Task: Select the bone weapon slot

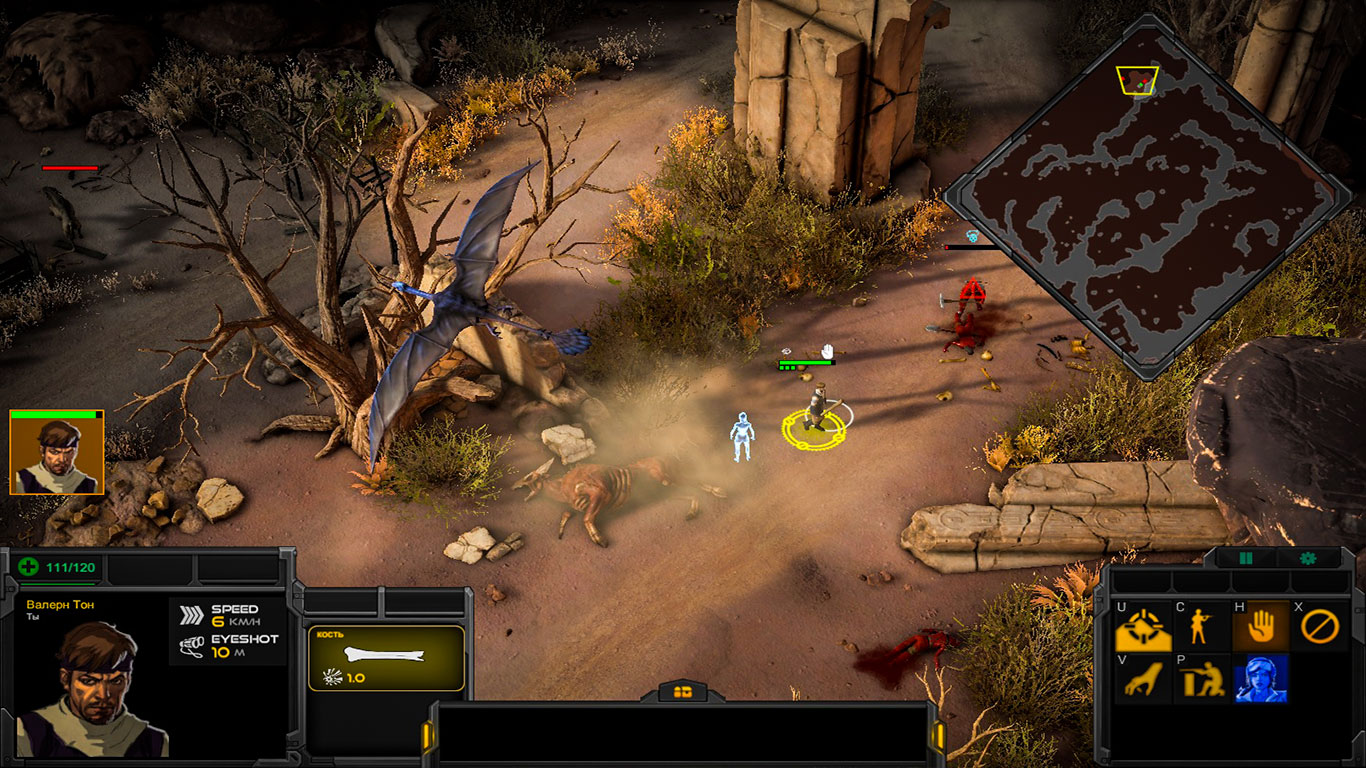Action: (385, 658)
